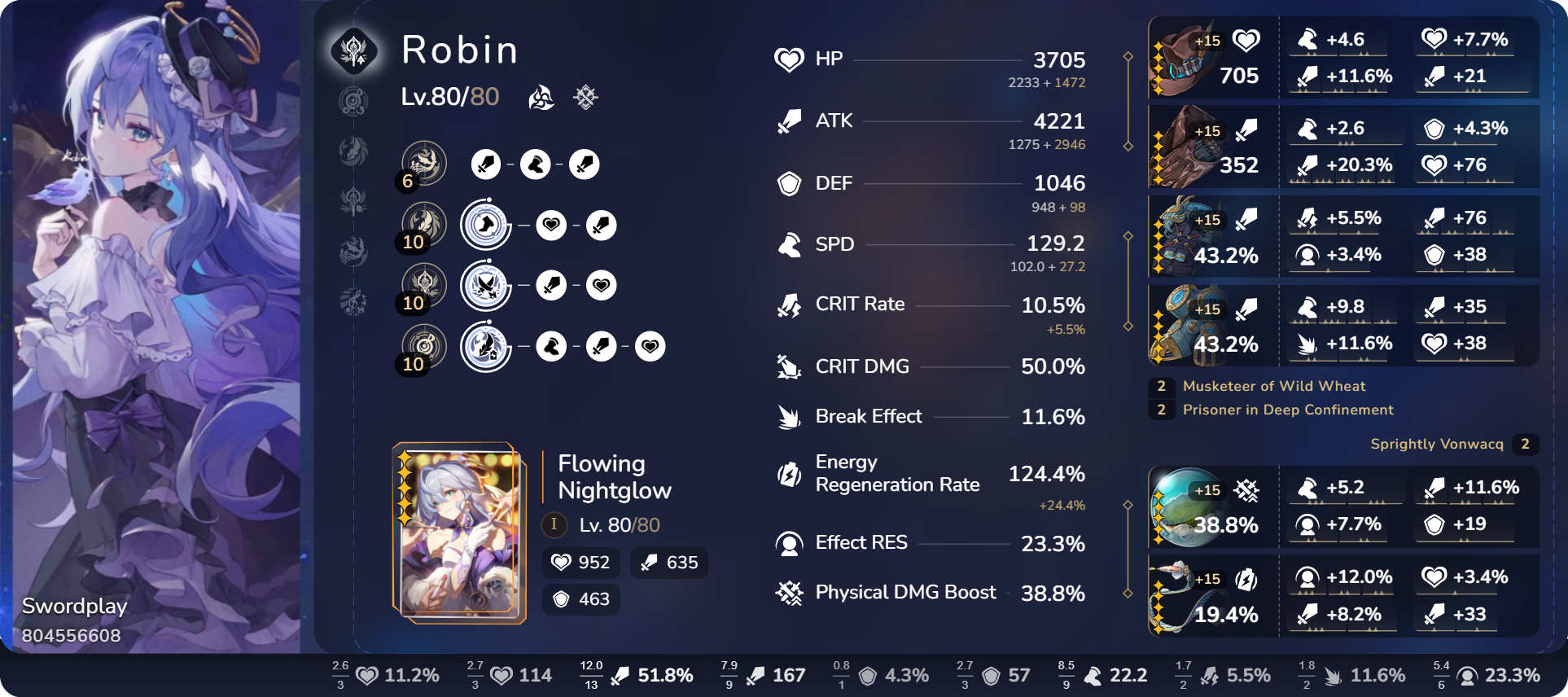
Task: Click the Harmony path emblem beside Robin
Action: coord(354,50)
